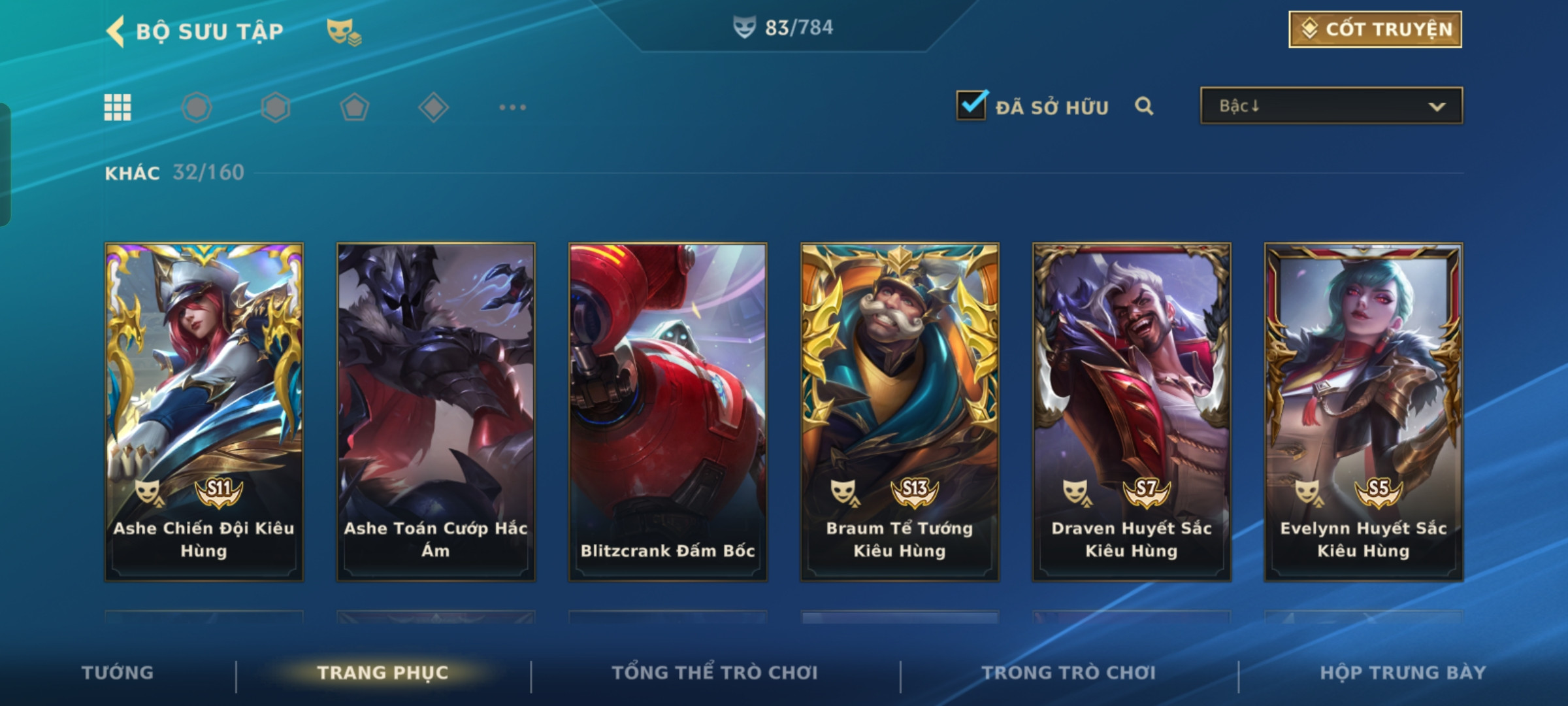Go back from Bộ Sưu Tập

pyautogui.click(x=116, y=31)
